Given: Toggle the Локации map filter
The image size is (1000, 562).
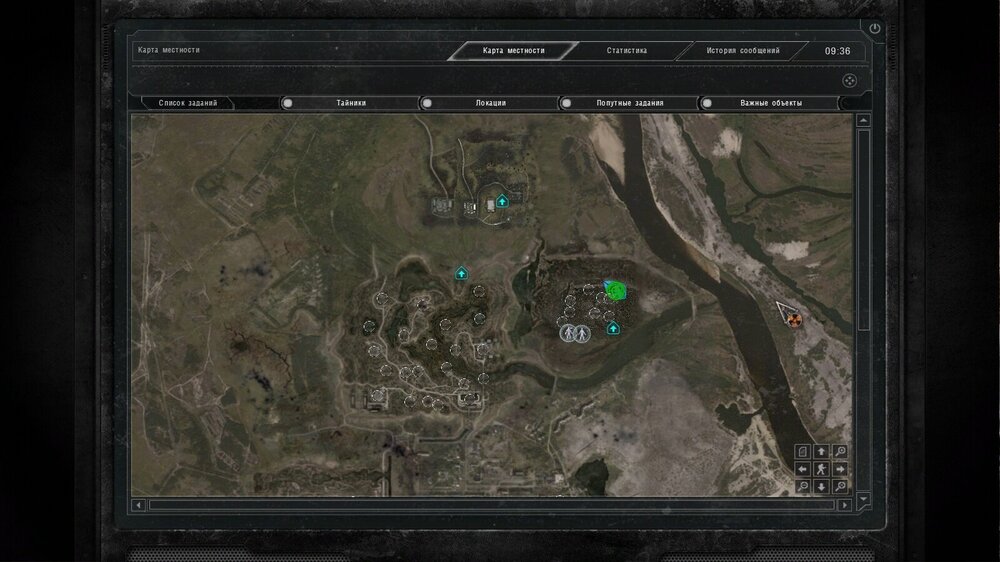Looking at the screenshot, I should click(427, 103).
